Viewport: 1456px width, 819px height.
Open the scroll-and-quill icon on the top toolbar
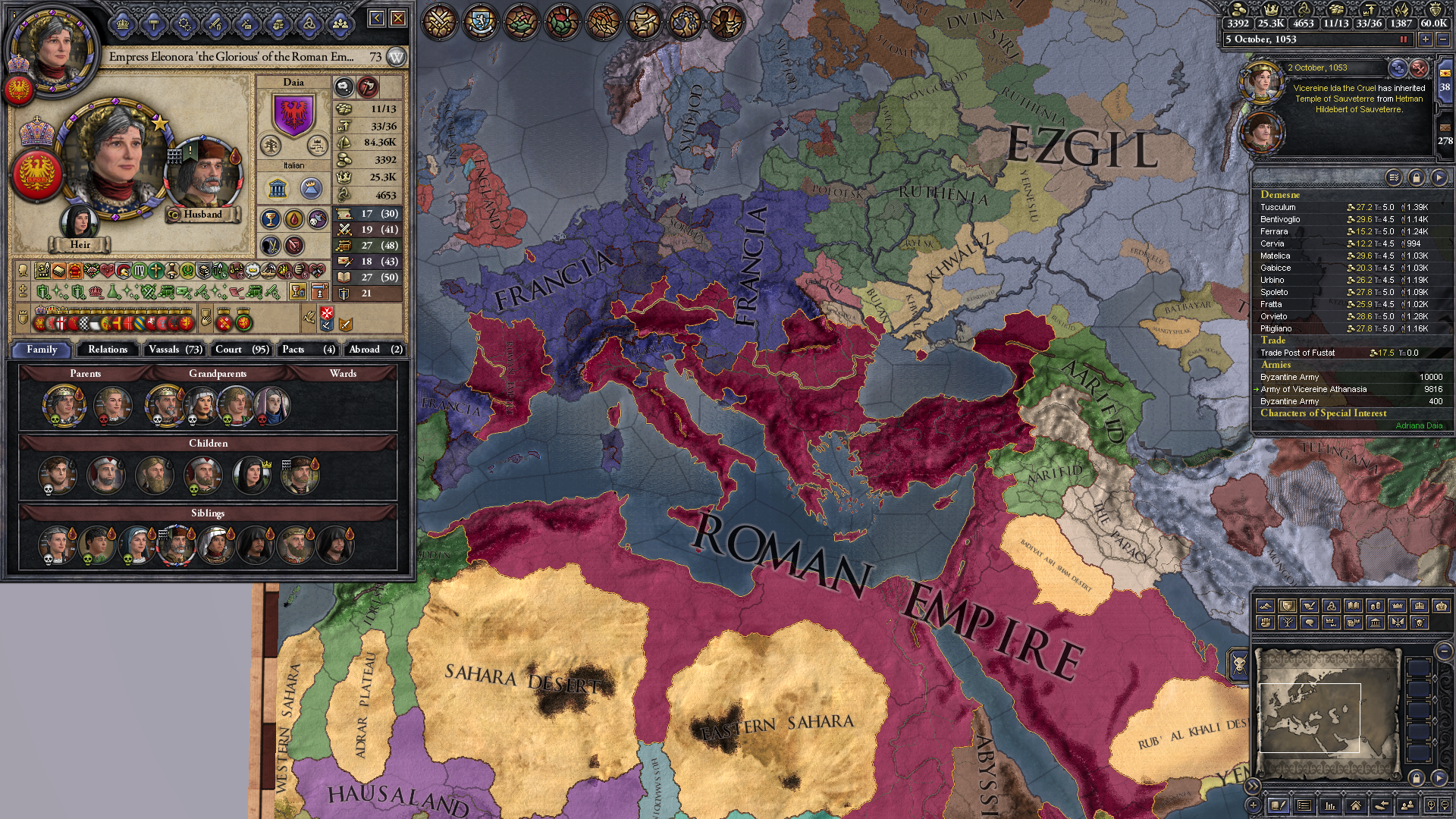[642, 20]
